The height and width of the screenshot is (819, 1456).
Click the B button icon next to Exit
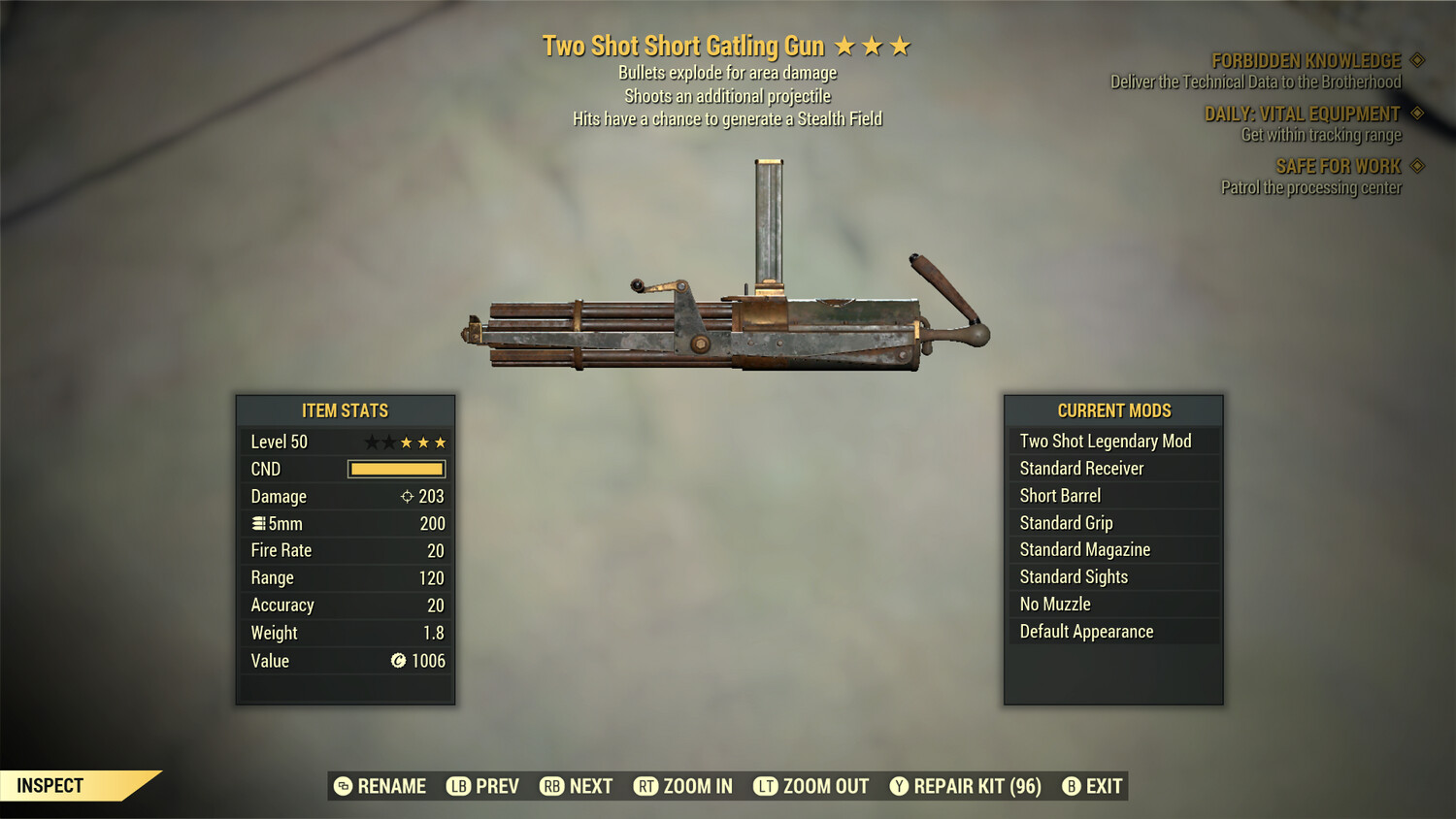point(1072,786)
